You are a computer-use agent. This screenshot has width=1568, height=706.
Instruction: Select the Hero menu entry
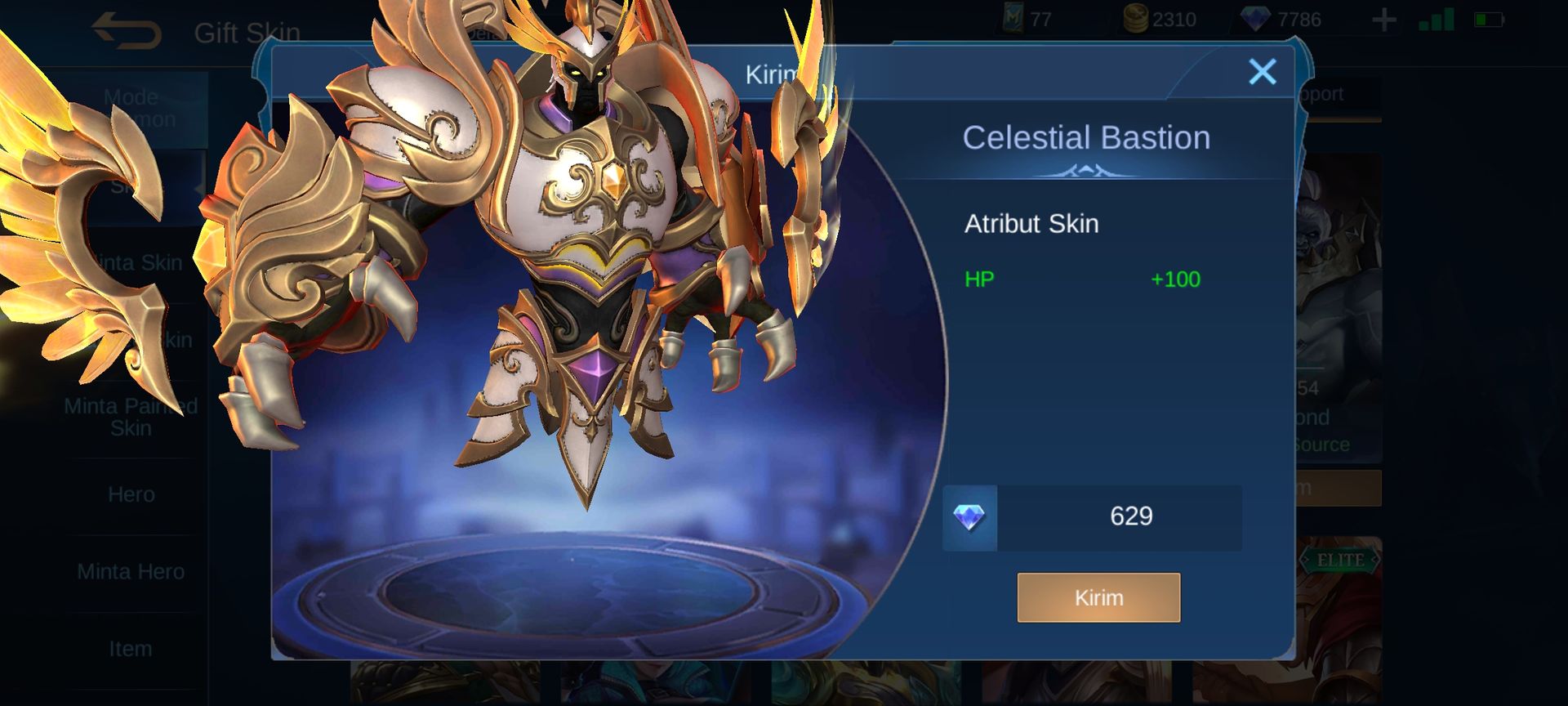click(131, 494)
